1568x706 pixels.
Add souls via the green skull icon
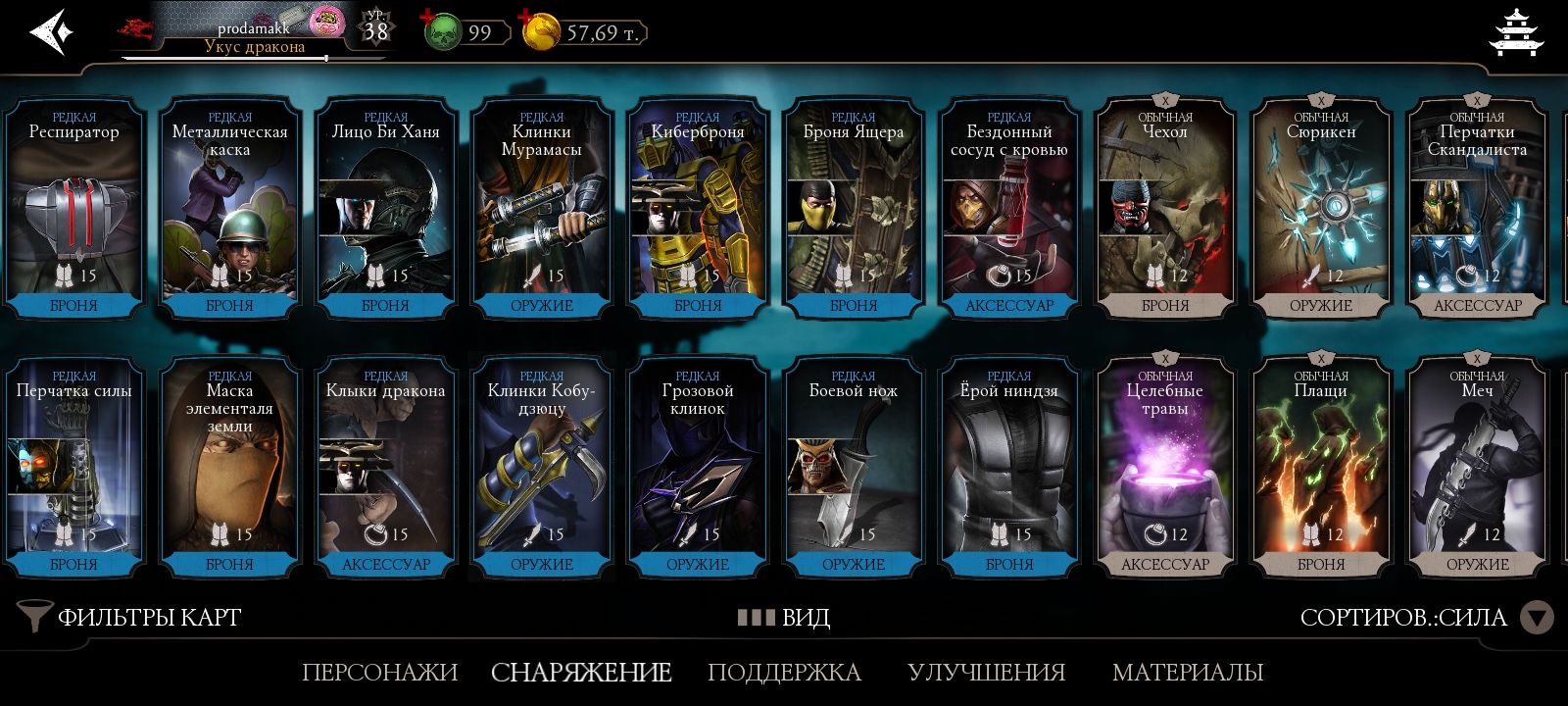point(442,32)
